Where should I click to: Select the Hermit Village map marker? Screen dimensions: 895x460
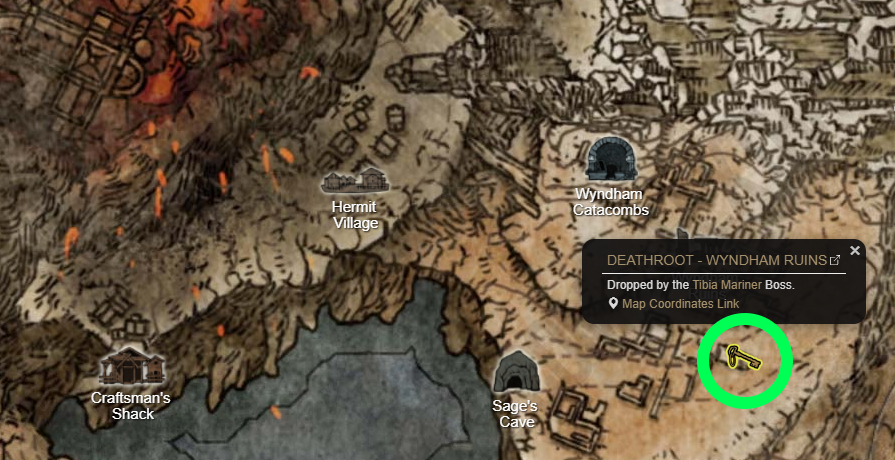coord(355,181)
